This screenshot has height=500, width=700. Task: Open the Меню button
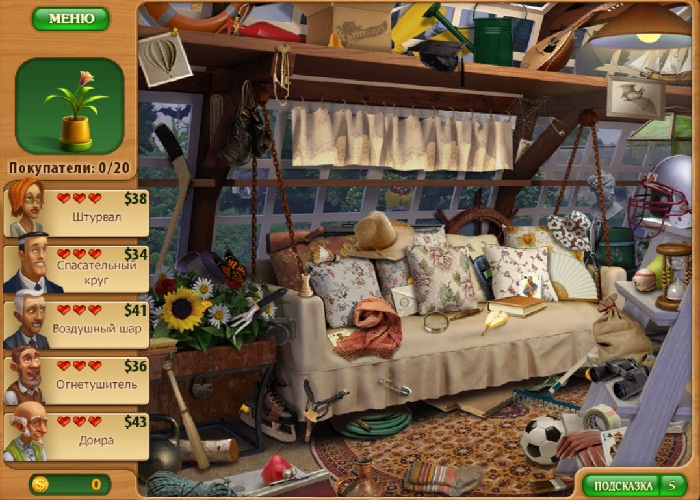70,18
